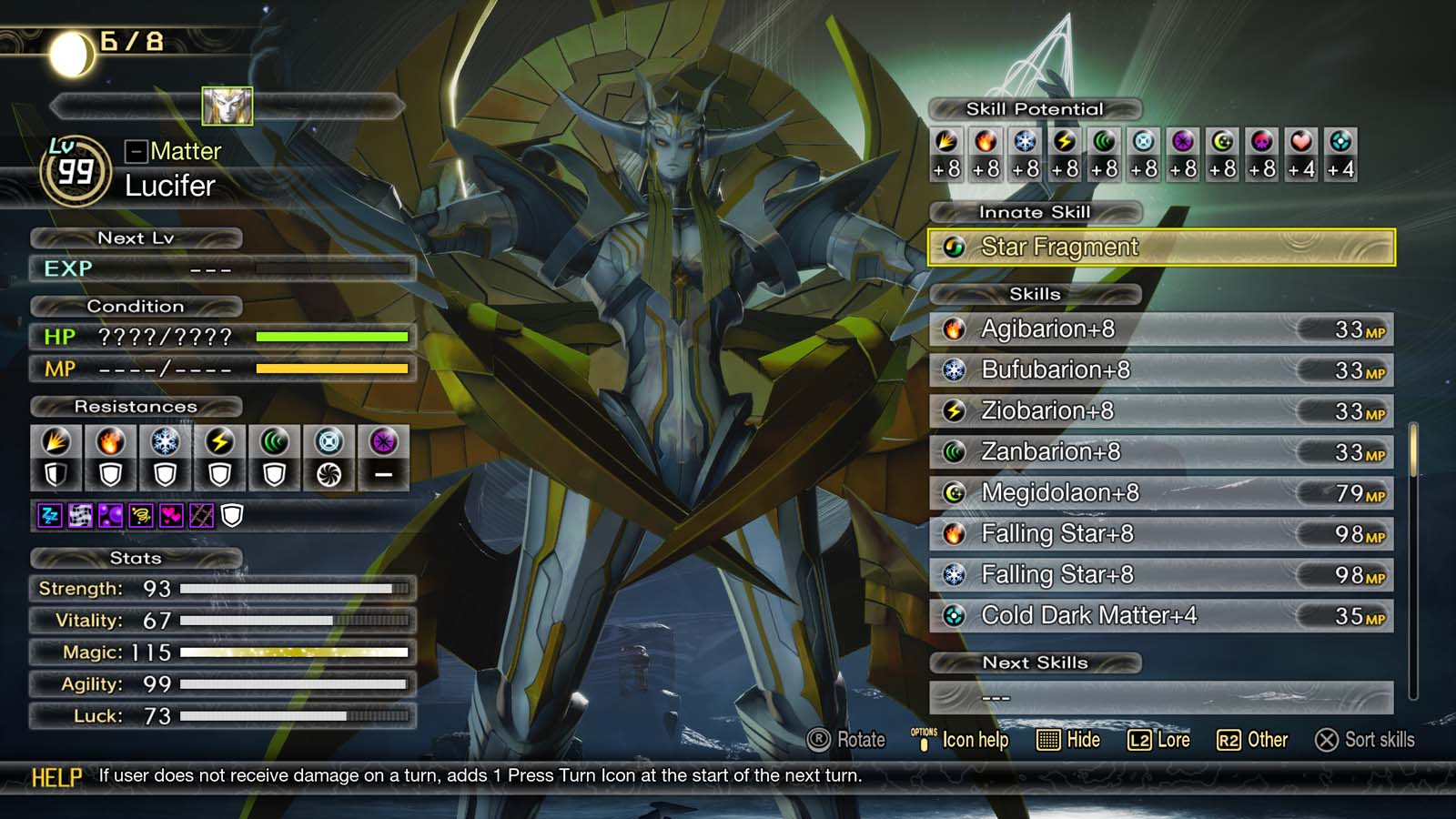Click the fire icon next to Agibarion+8
The width and height of the screenshot is (1456, 819).
pyautogui.click(x=953, y=329)
